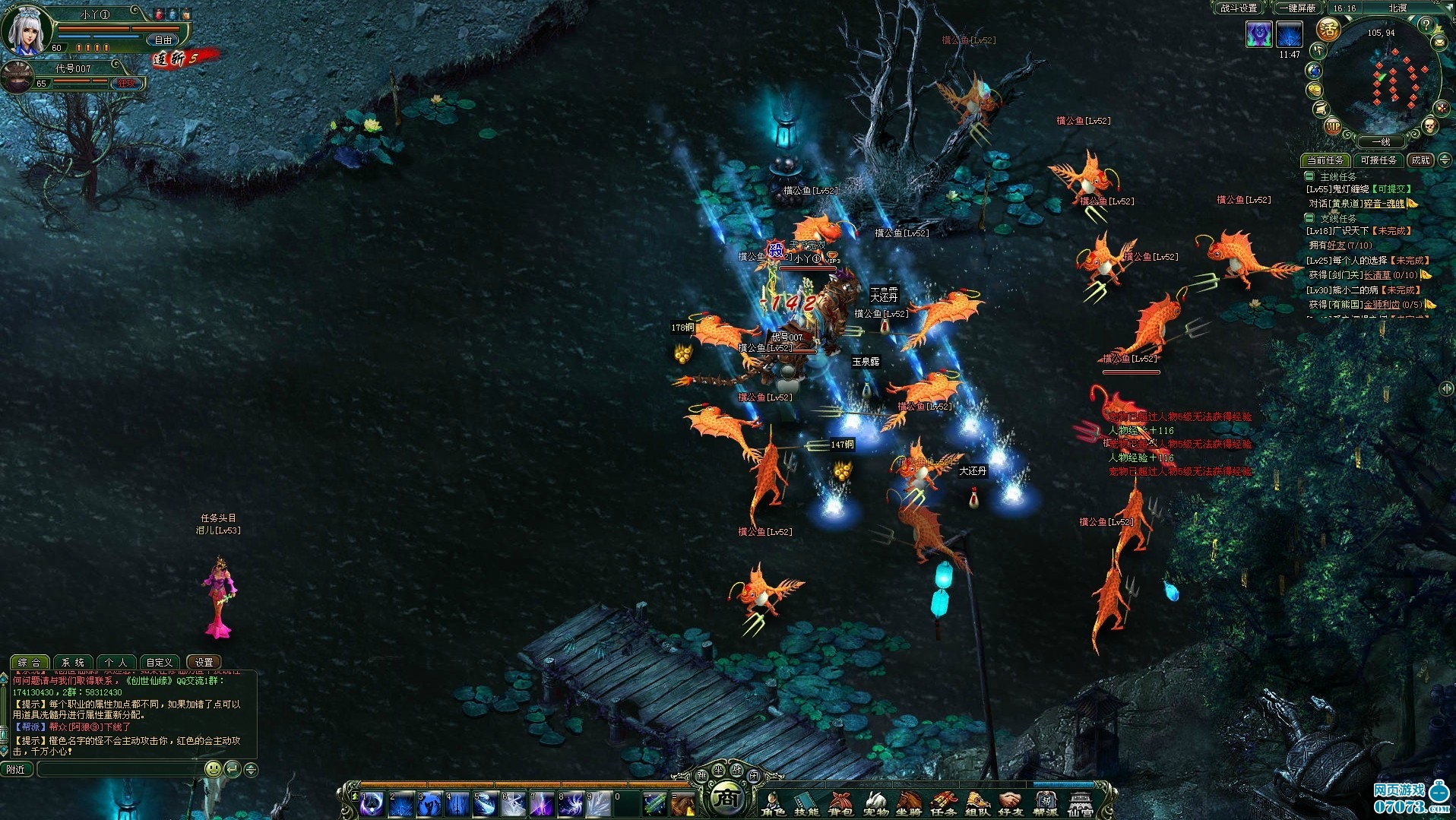
Task: Open chat 设置 settings
Action: (204, 663)
